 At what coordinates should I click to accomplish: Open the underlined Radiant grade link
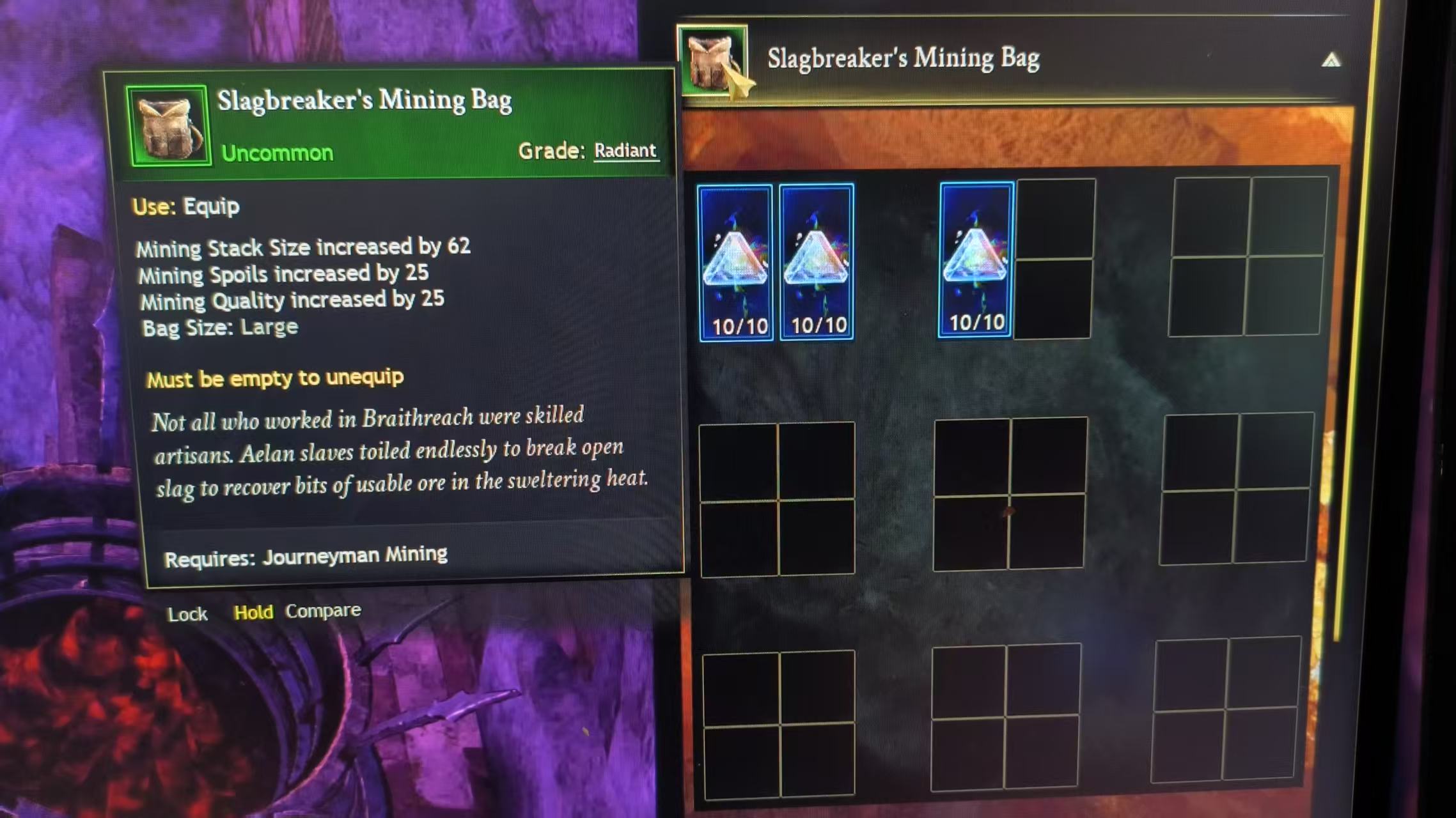tap(625, 151)
